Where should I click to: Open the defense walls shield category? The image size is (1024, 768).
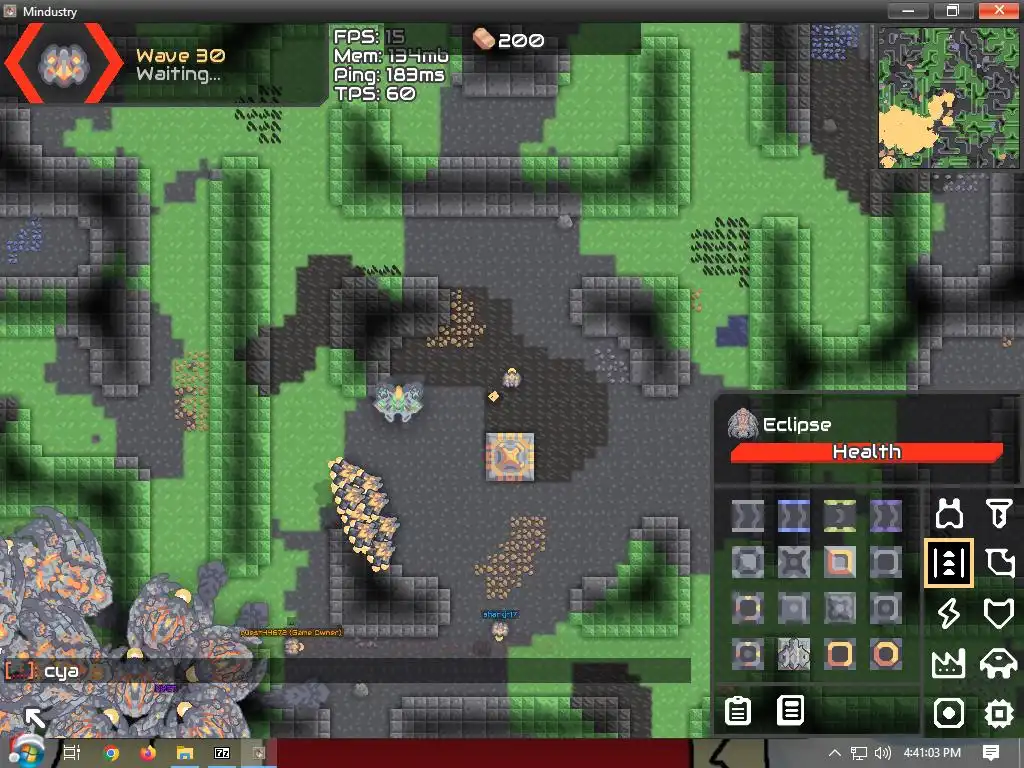(999, 613)
